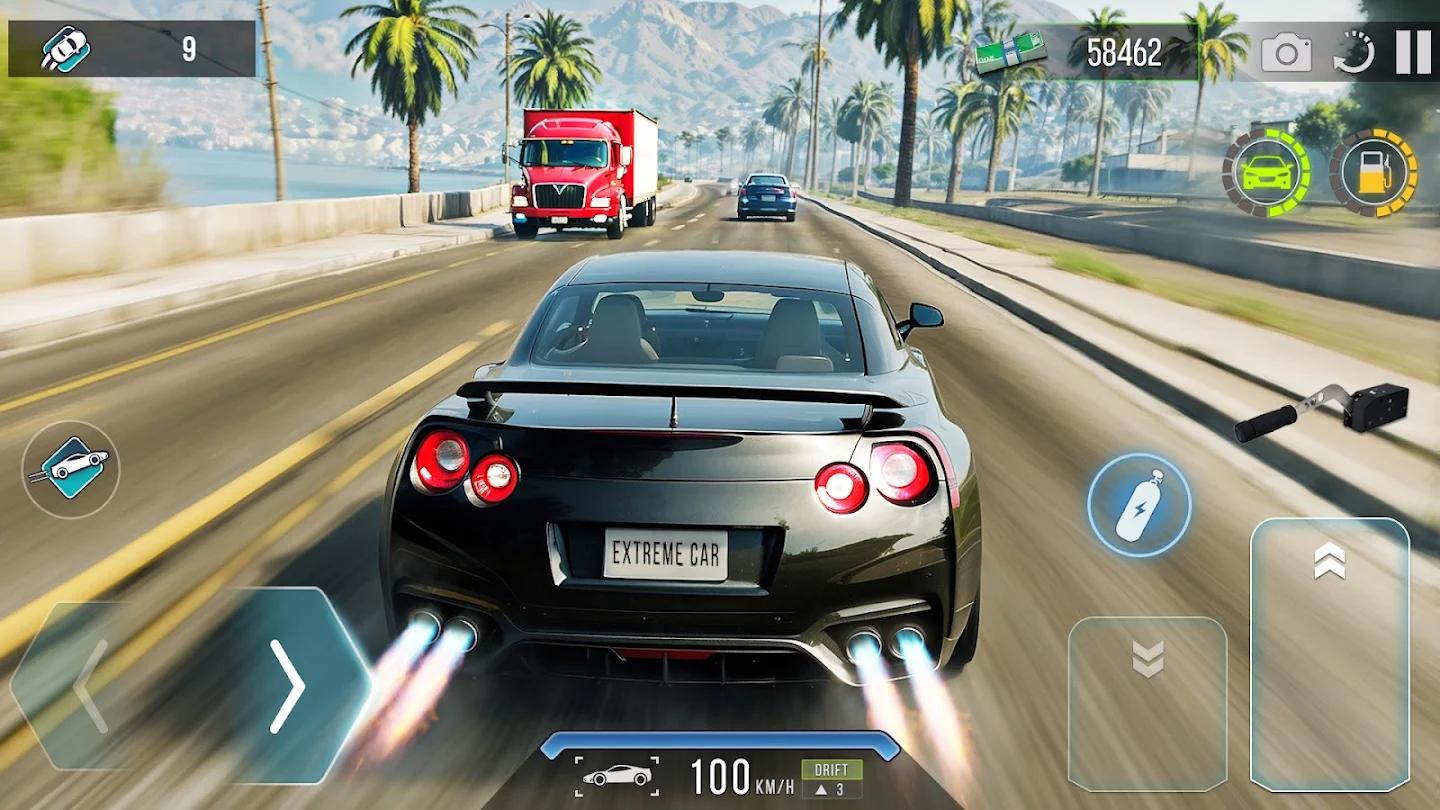
Task: Hit the accelerate pedal with up arrows
Action: click(1329, 653)
